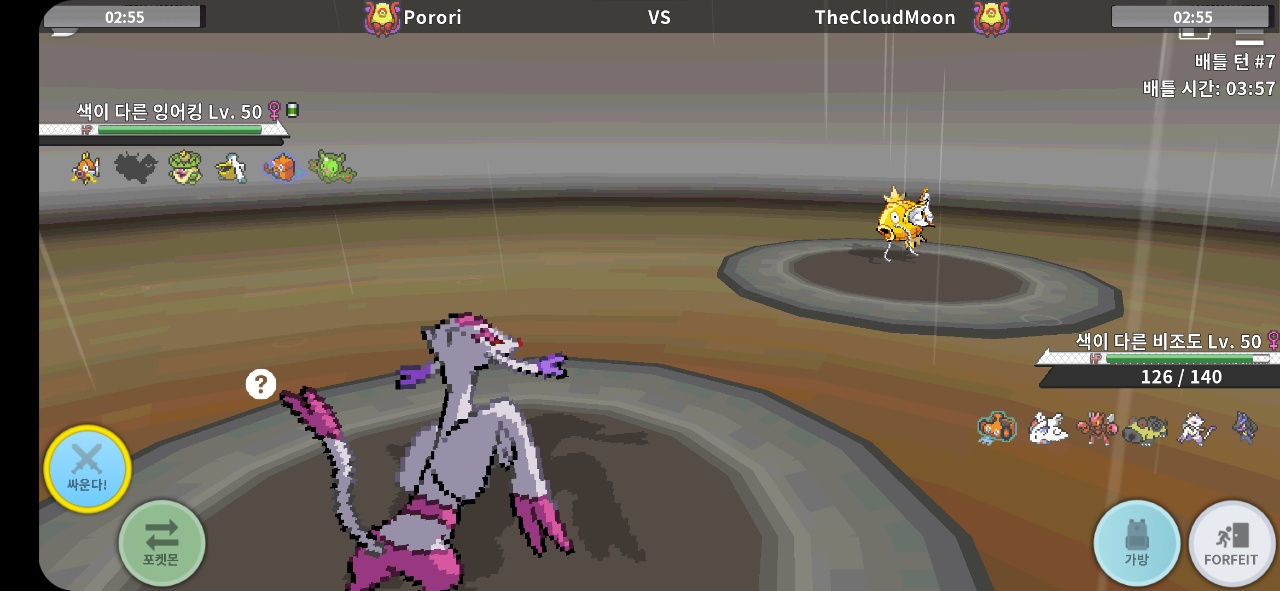Screen dimensions: 1280x591
Task: Open the 가방 bag
Action: point(1136,543)
